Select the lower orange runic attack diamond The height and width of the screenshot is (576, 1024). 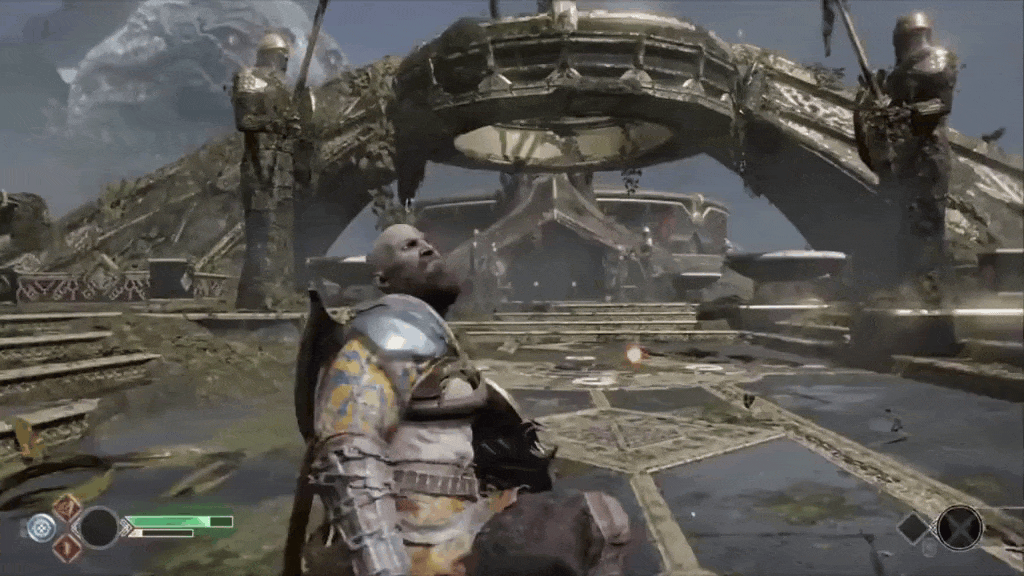67,546
